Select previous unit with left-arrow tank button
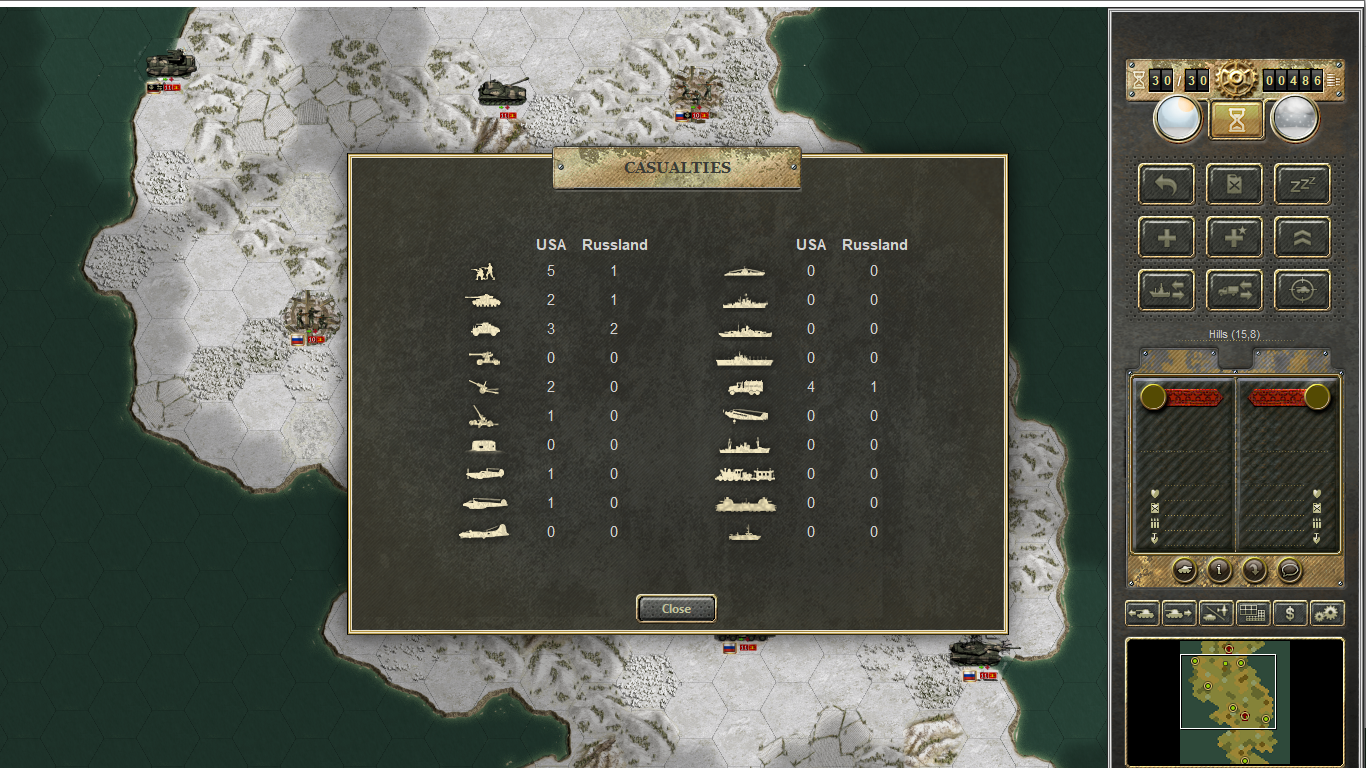Image resolution: width=1366 pixels, height=768 pixels. pos(1142,613)
